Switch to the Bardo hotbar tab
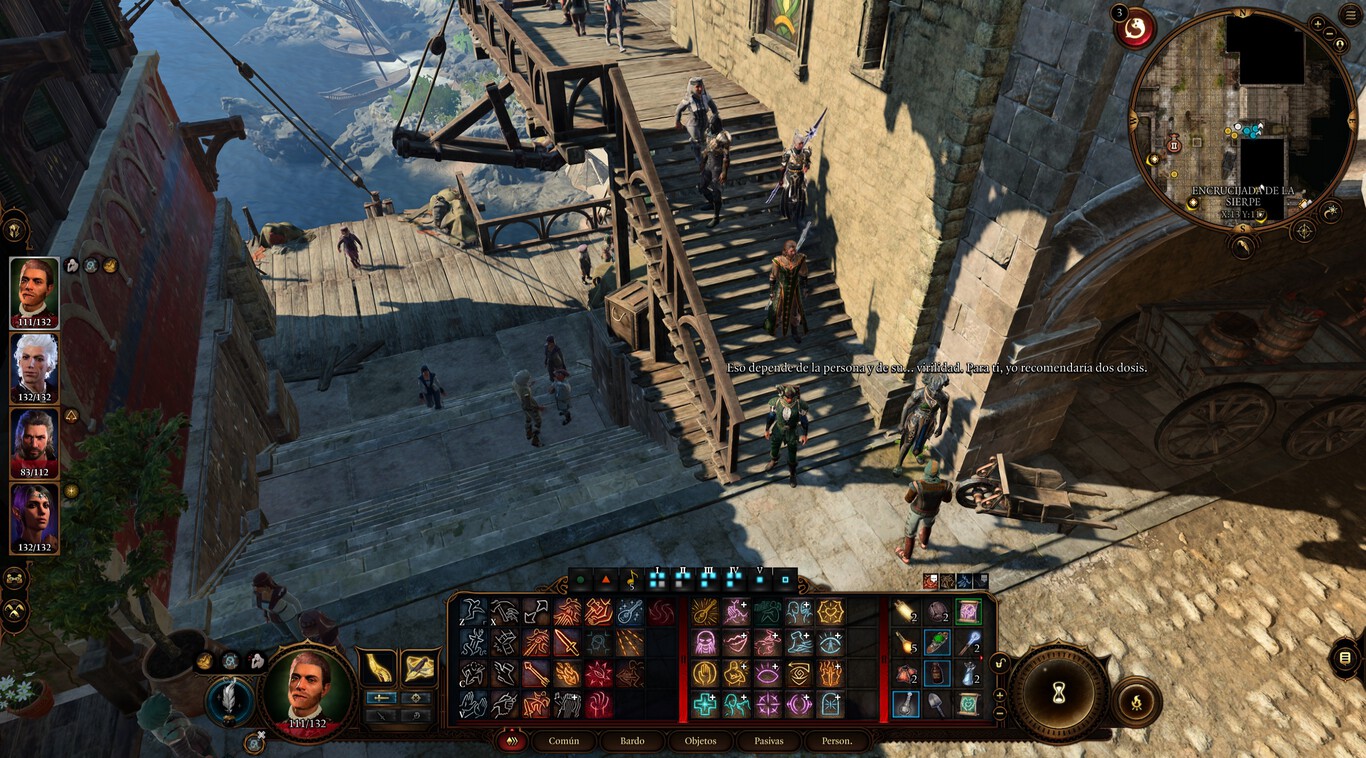This screenshot has width=1366, height=758. (632, 741)
